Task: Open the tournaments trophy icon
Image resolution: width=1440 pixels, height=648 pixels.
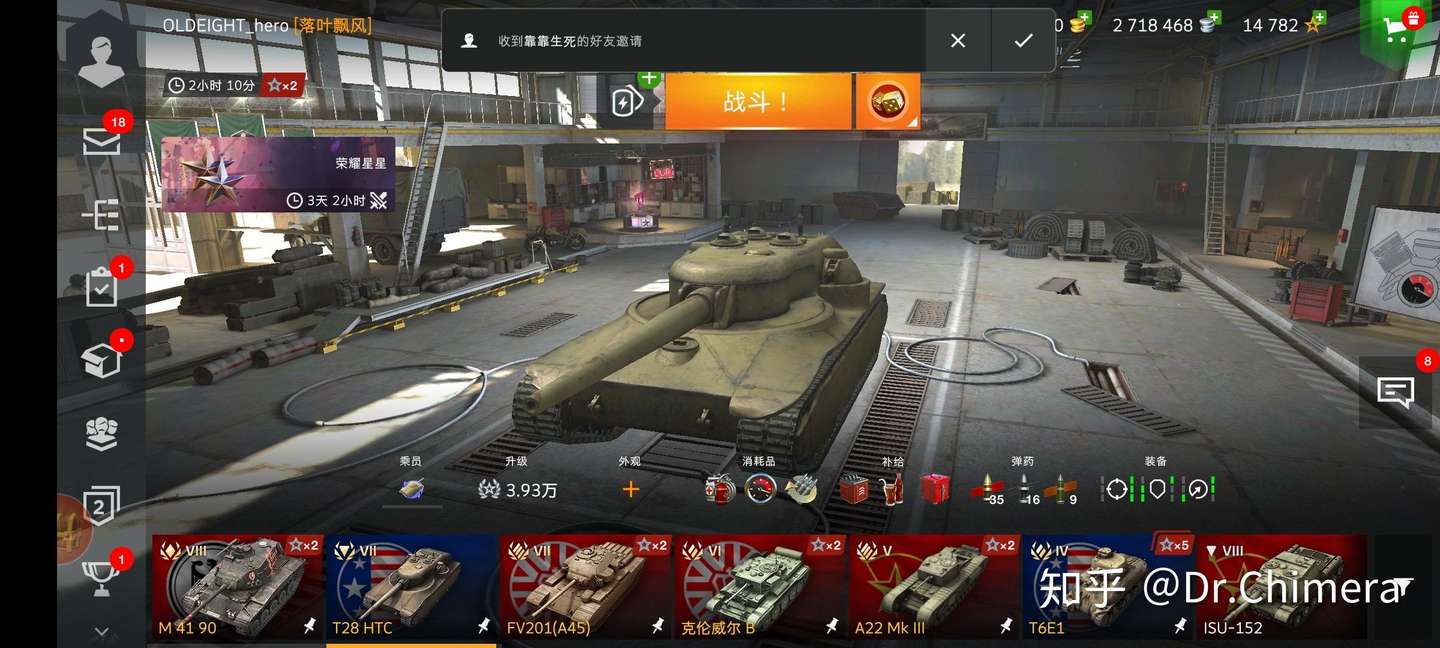Action: click(x=101, y=577)
